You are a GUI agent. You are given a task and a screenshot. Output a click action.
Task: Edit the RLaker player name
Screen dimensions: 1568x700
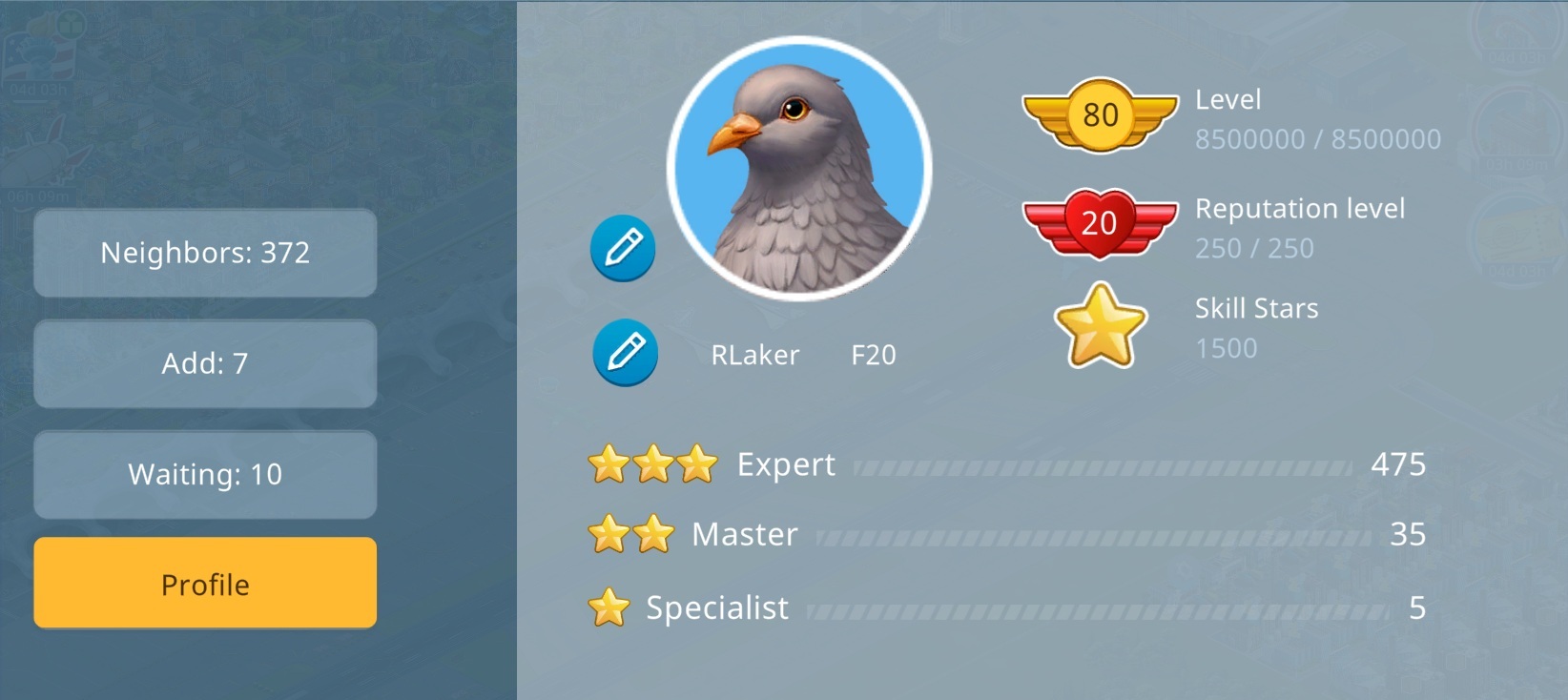(625, 352)
